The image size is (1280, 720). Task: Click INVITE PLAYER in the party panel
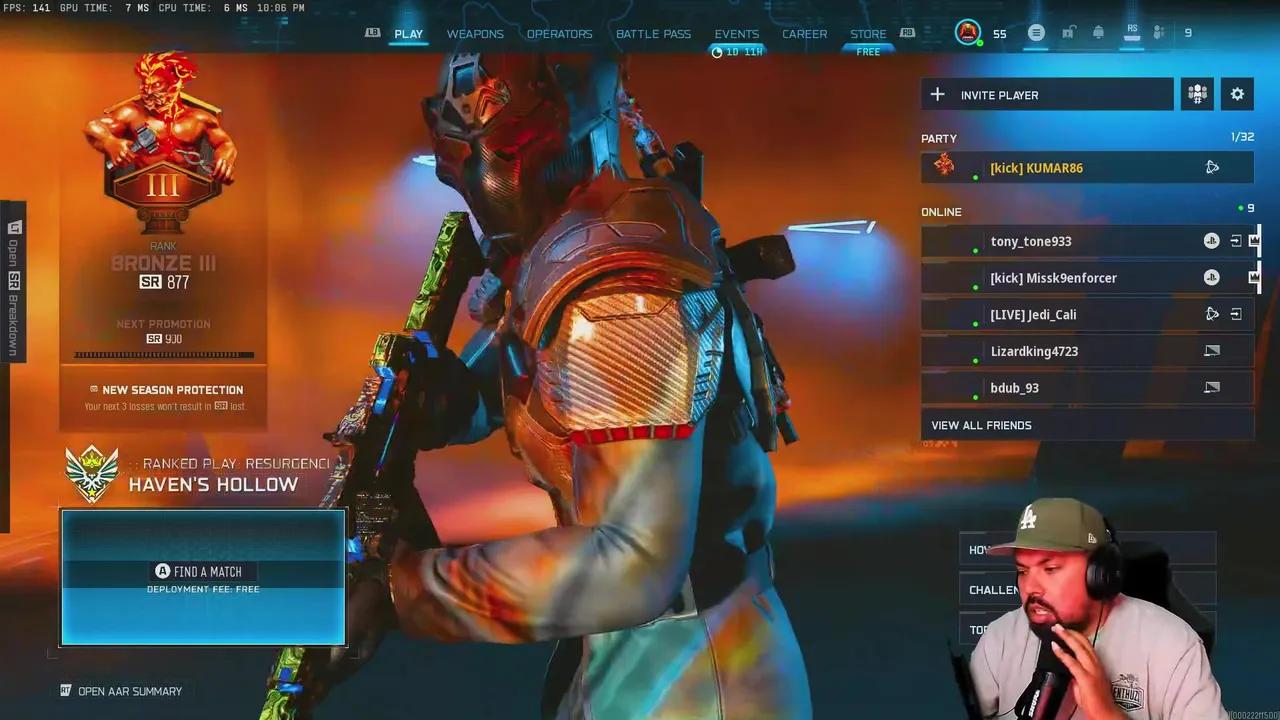click(1000, 94)
